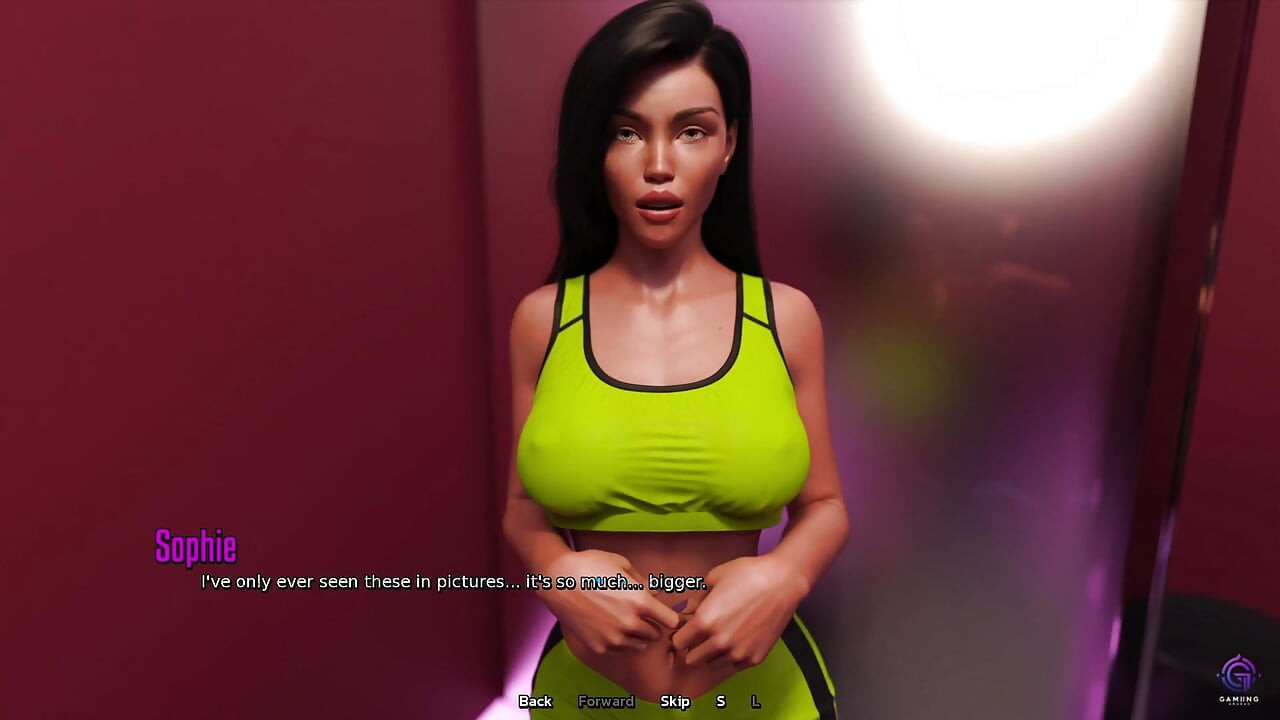Viewport: 1280px width, 720px height.
Task: Turn on fast-forward skipping
Action: 676,702
